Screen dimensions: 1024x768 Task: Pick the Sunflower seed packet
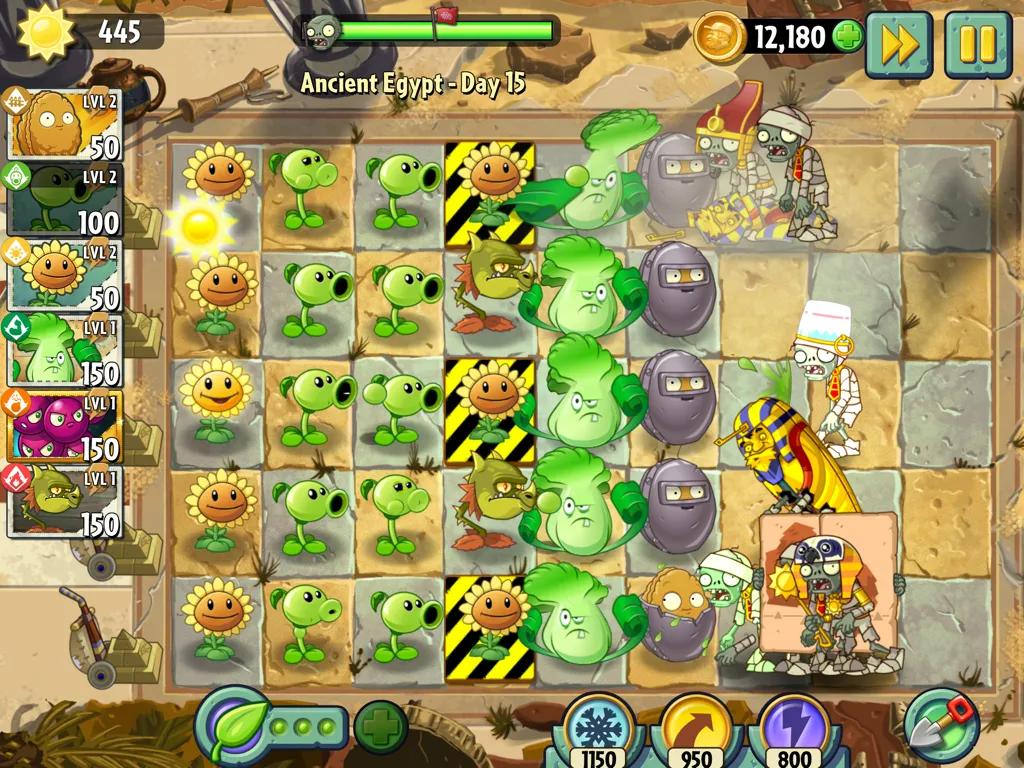click(x=64, y=274)
